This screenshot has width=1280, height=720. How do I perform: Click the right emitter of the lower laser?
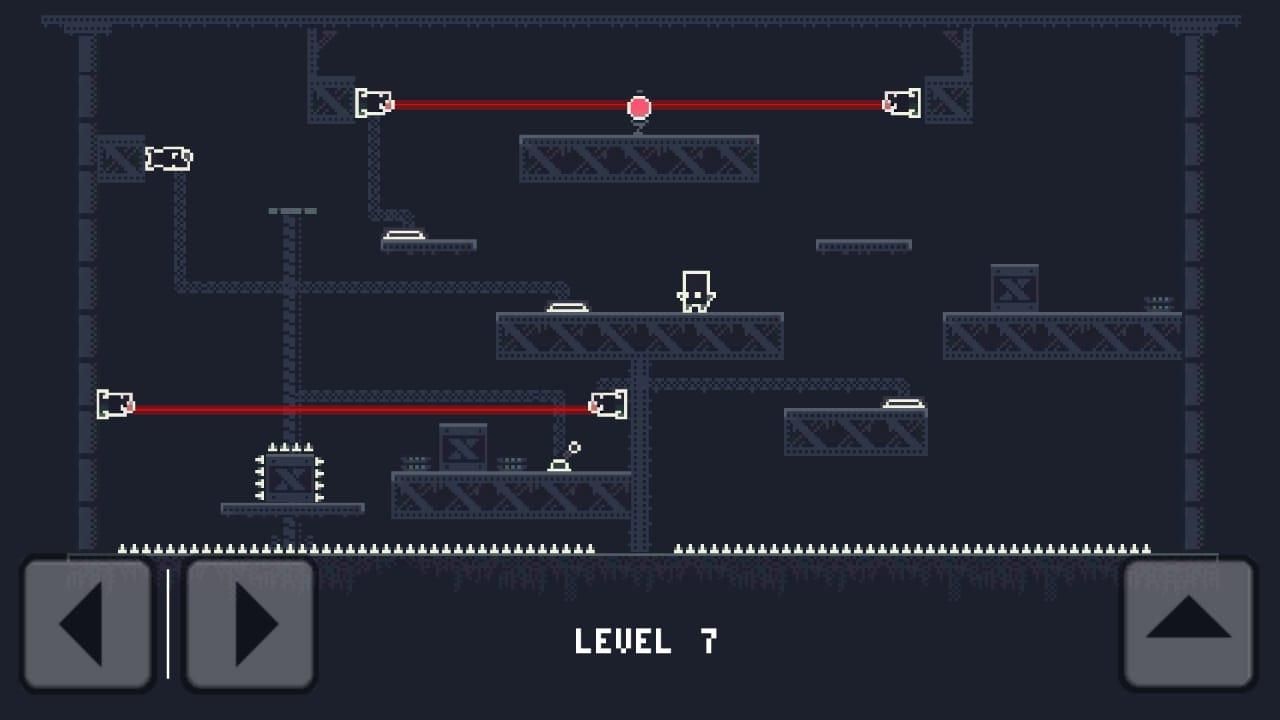[x=608, y=405]
